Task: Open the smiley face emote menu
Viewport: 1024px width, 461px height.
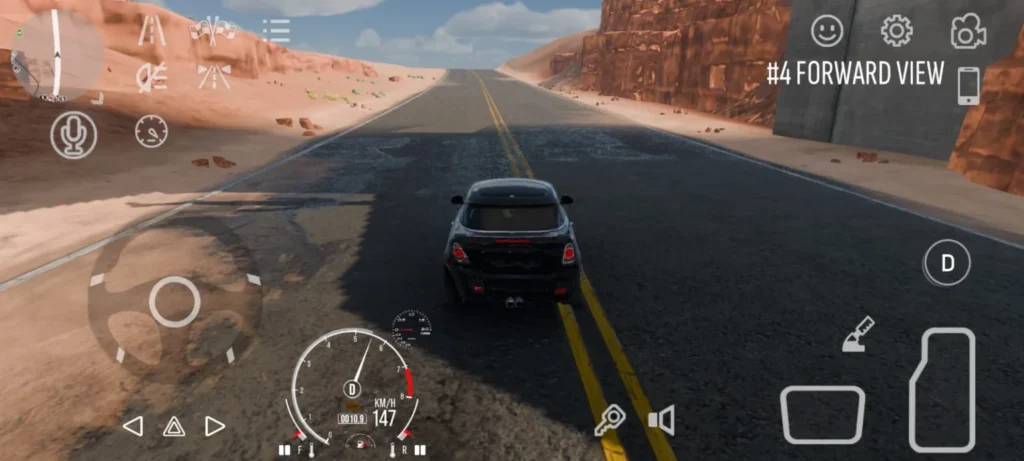Action: (x=827, y=31)
